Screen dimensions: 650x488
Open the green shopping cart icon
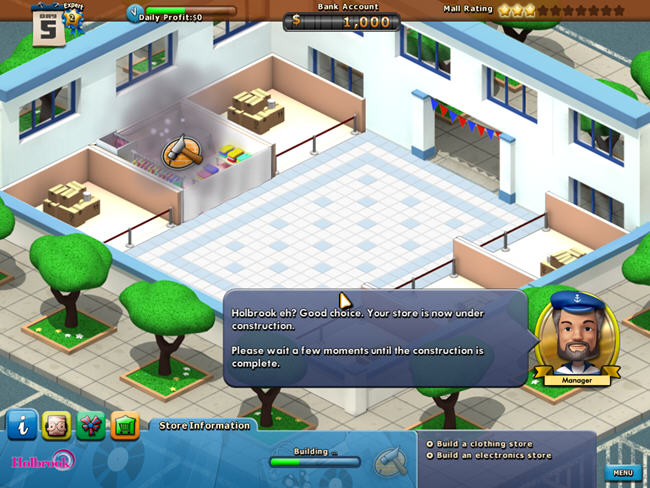point(124,425)
